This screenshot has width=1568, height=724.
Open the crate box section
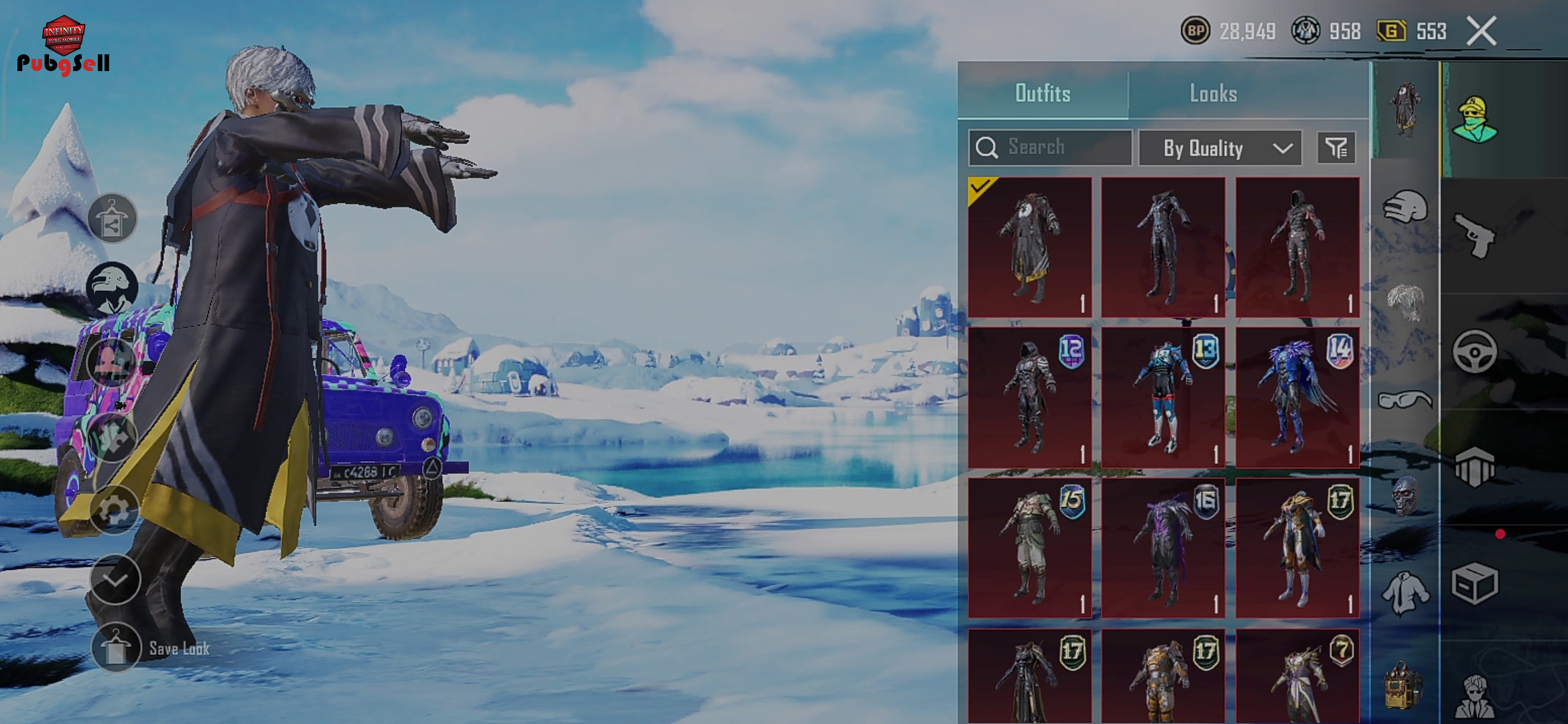(1475, 583)
